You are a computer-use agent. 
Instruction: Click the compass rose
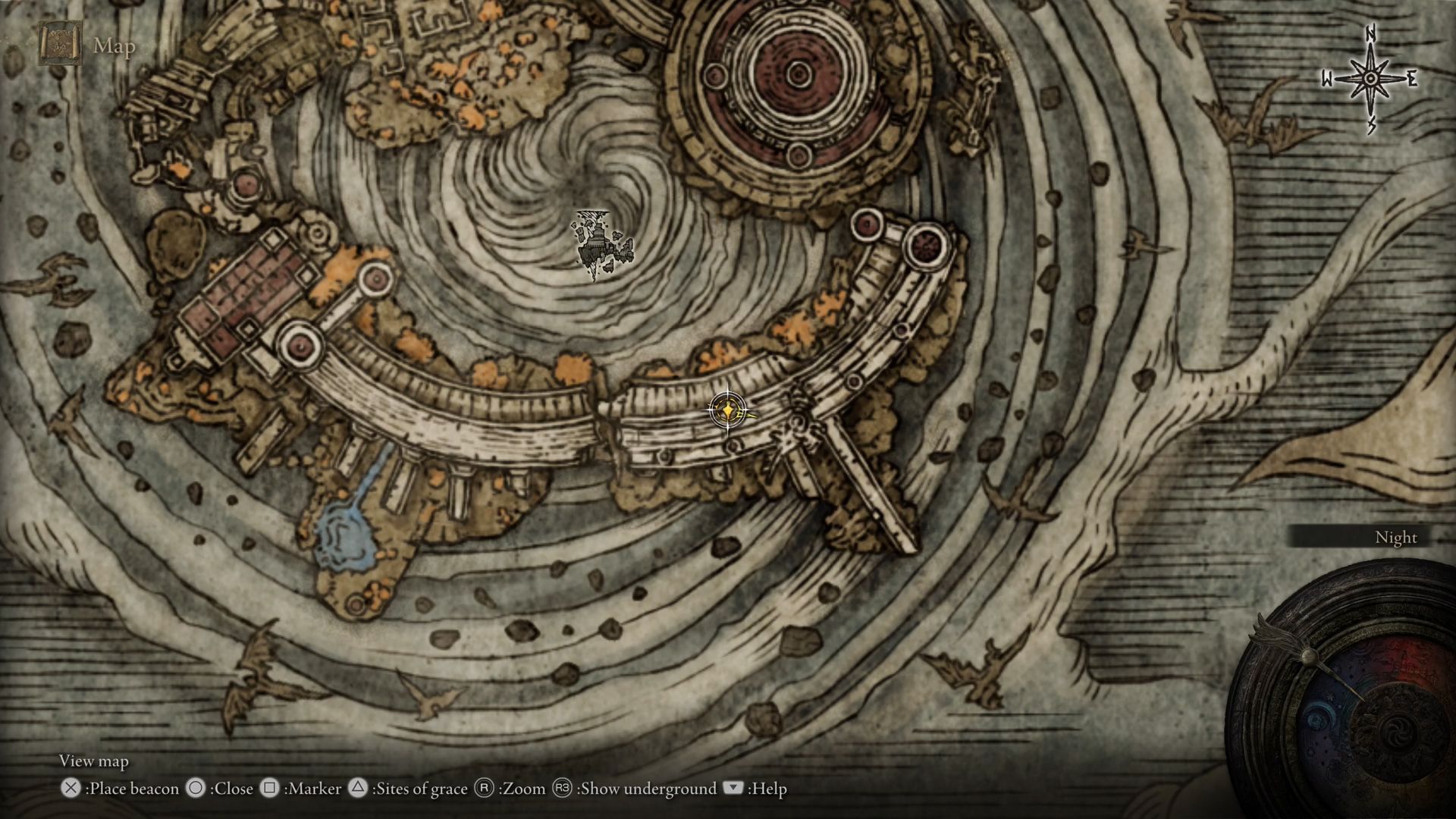tap(1370, 80)
